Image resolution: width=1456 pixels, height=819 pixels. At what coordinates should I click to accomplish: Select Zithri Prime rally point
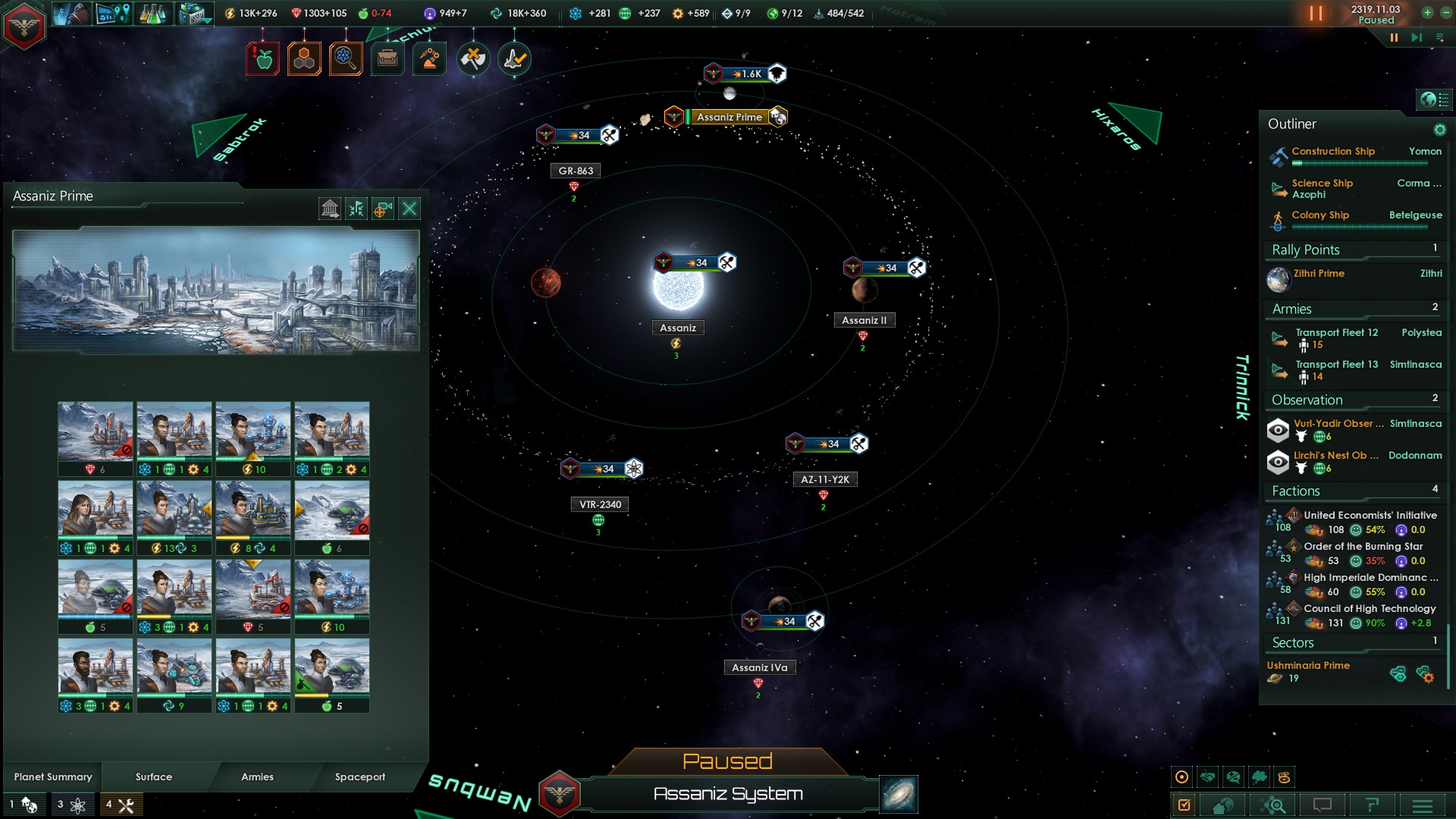(1319, 274)
